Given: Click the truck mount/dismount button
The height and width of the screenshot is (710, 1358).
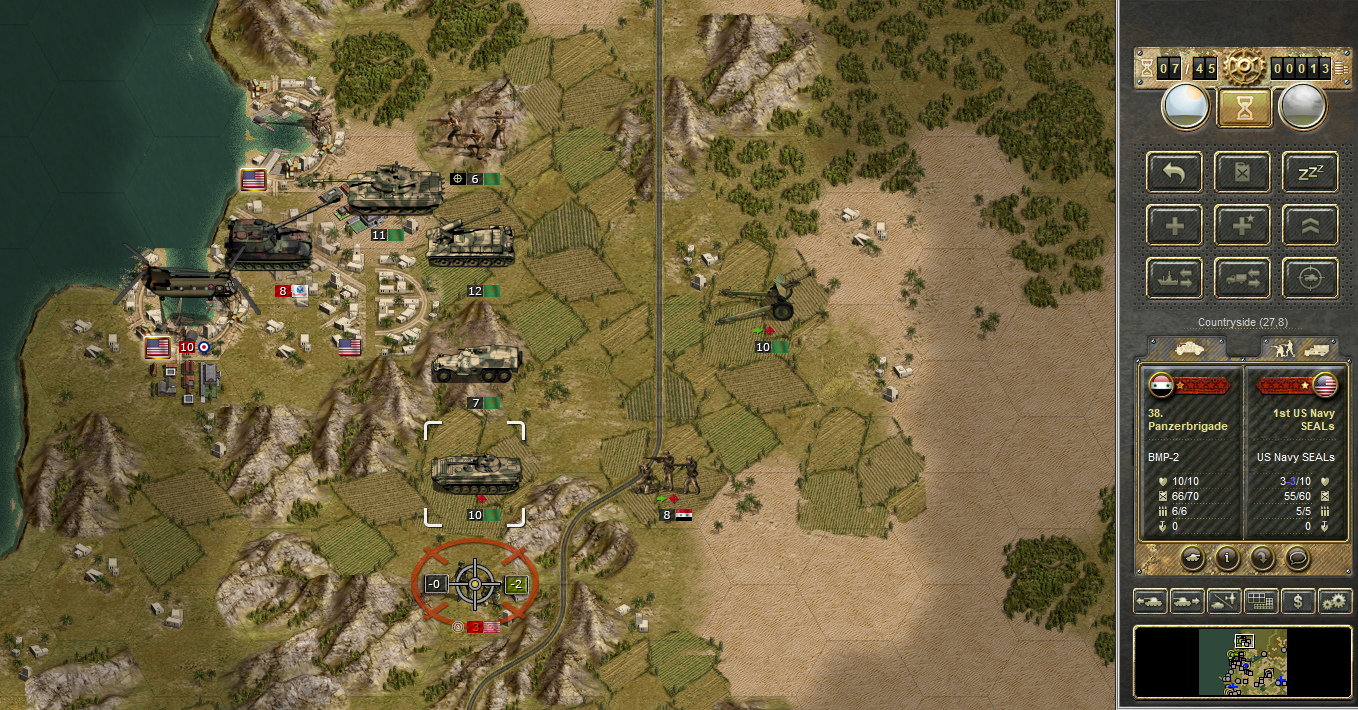Looking at the screenshot, I should 1243,278.
